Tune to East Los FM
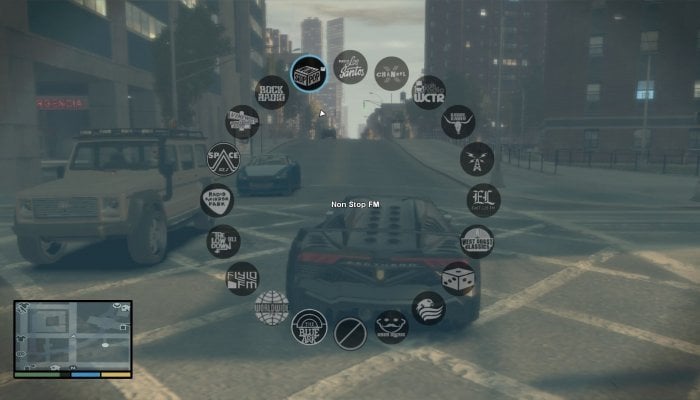This screenshot has width=700, height=400. pyautogui.click(x=483, y=200)
